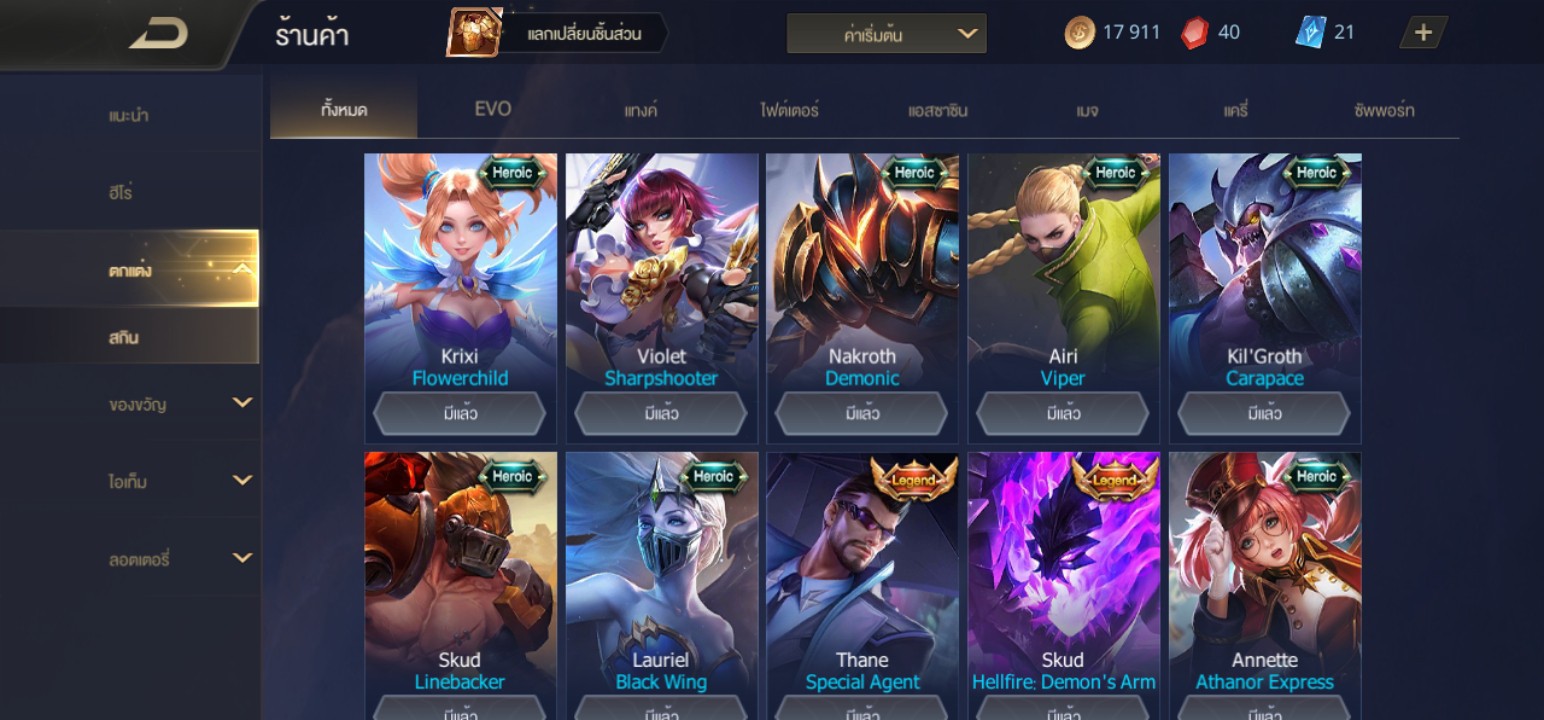This screenshot has width=1544, height=720.
Task: Show the ไฟต์เตอร์ skin category
Action: (789, 110)
